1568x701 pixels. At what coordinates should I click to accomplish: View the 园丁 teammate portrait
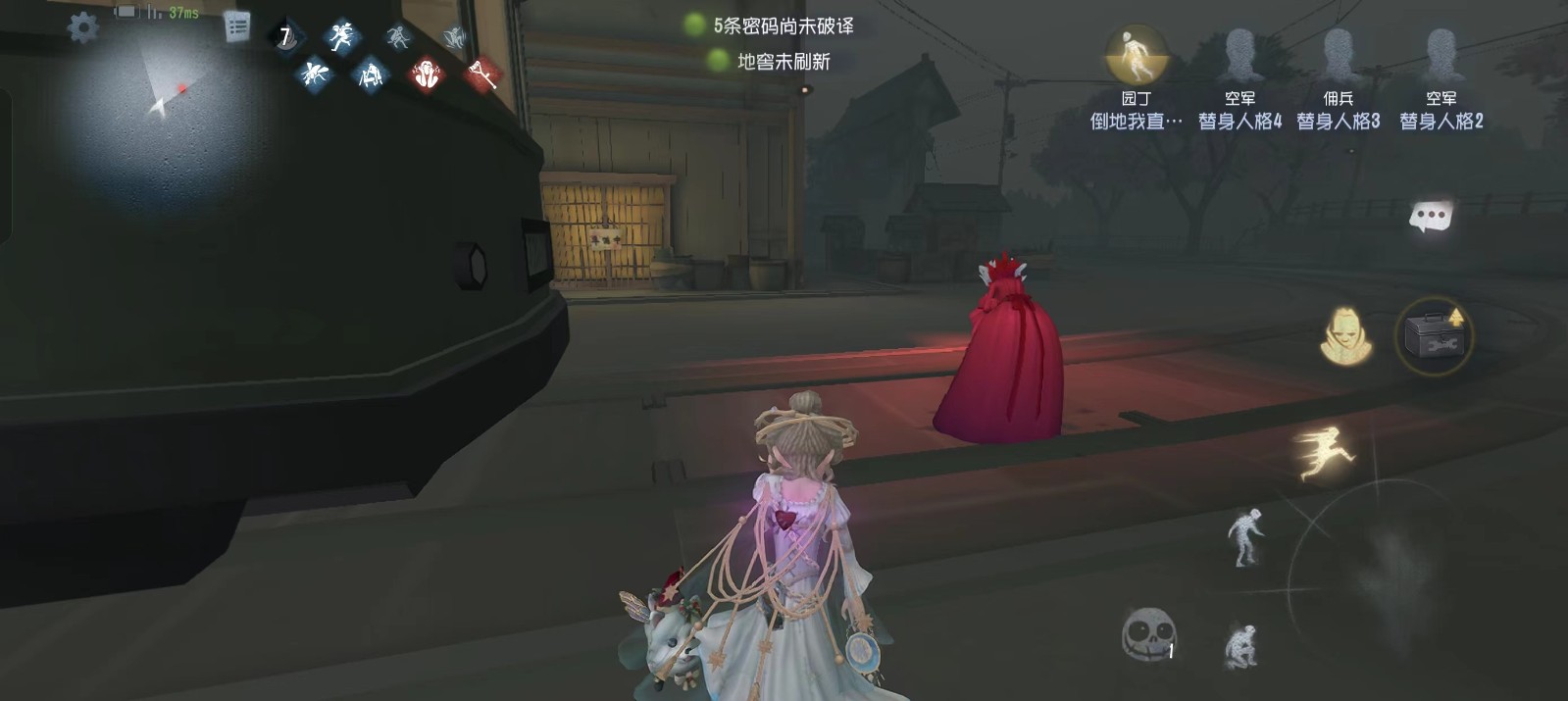(x=1136, y=56)
